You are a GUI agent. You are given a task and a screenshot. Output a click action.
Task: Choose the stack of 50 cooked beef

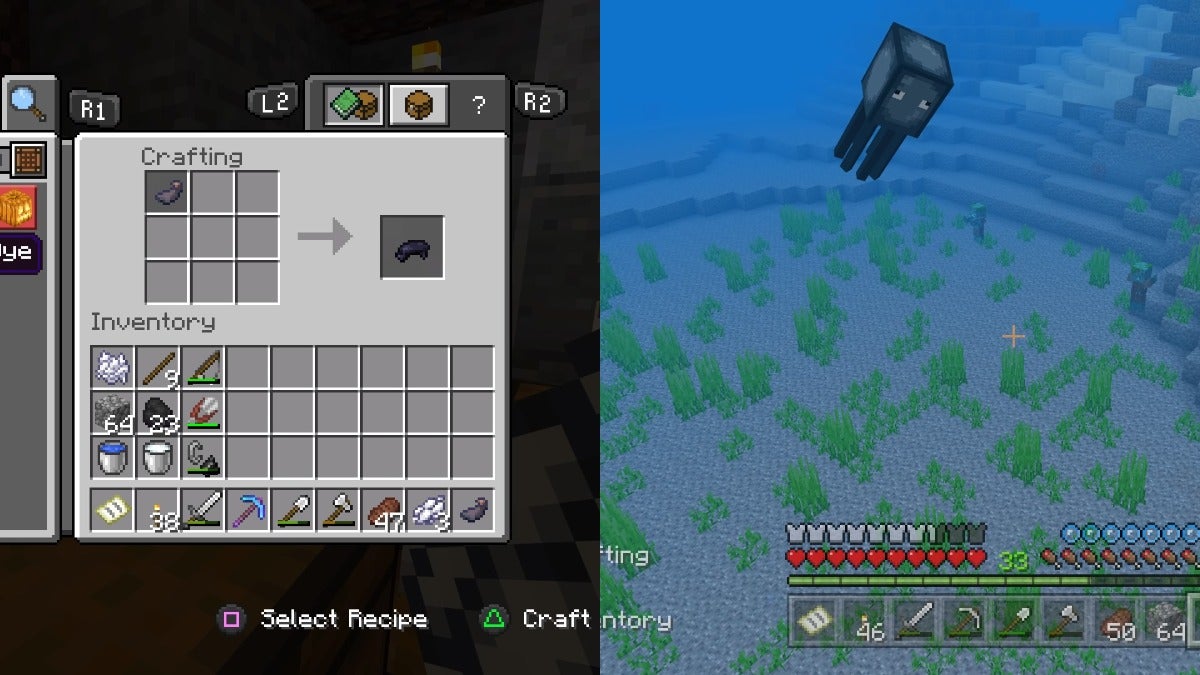point(1118,622)
